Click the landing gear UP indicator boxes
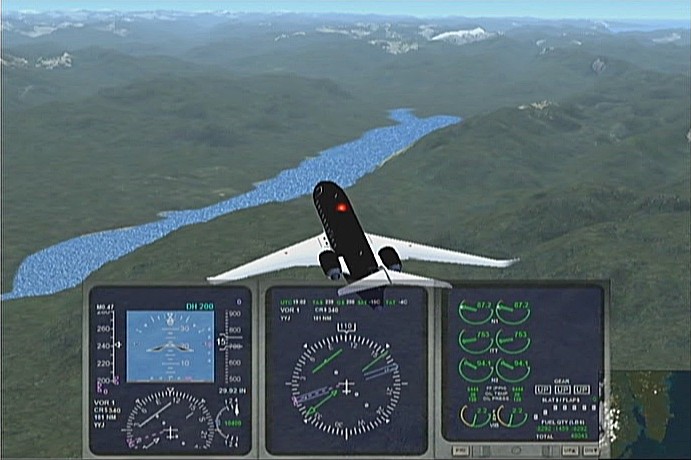 [565, 388]
